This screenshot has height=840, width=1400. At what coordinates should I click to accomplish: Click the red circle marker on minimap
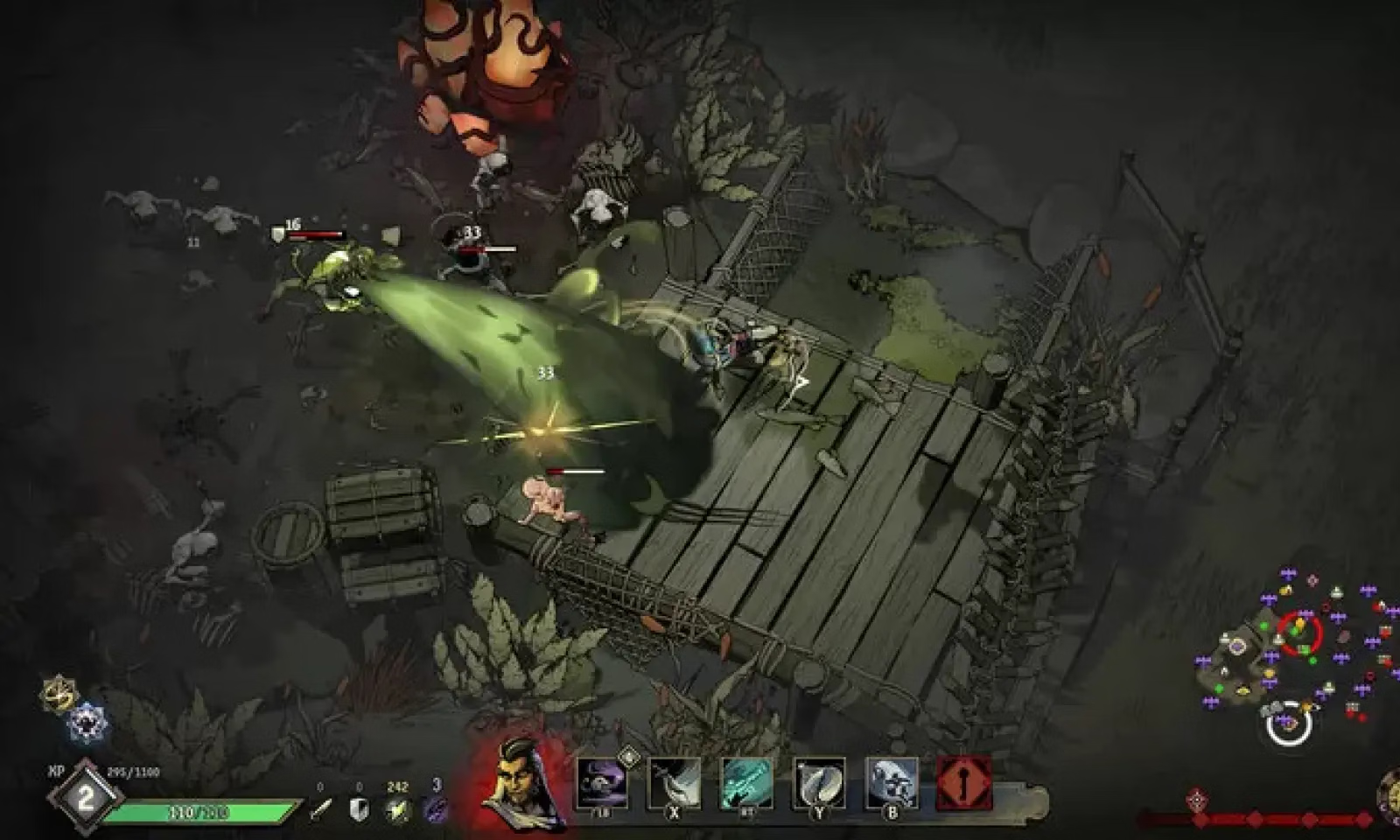pyautogui.click(x=1299, y=632)
